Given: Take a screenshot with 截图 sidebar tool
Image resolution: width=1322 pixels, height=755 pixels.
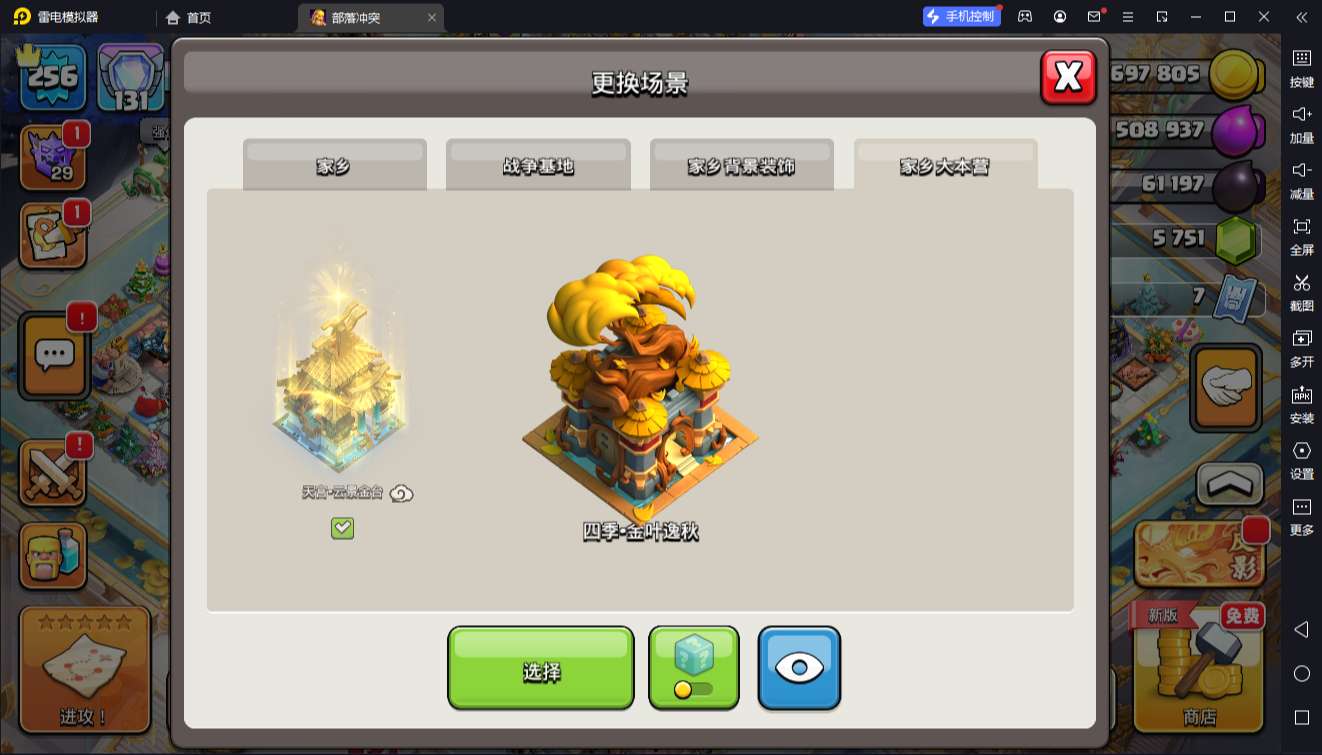Looking at the screenshot, I should tap(1301, 292).
